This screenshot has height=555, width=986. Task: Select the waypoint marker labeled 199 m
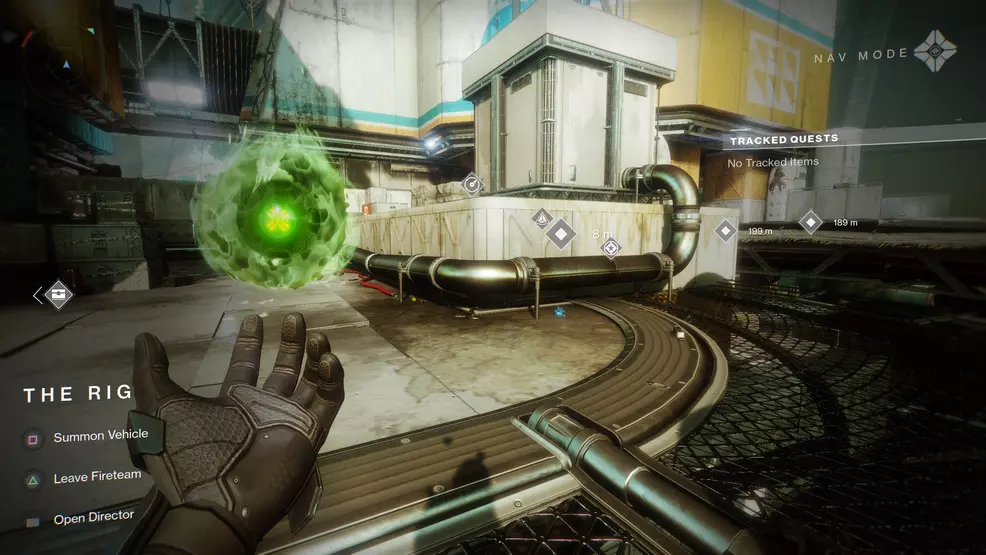[x=726, y=230]
